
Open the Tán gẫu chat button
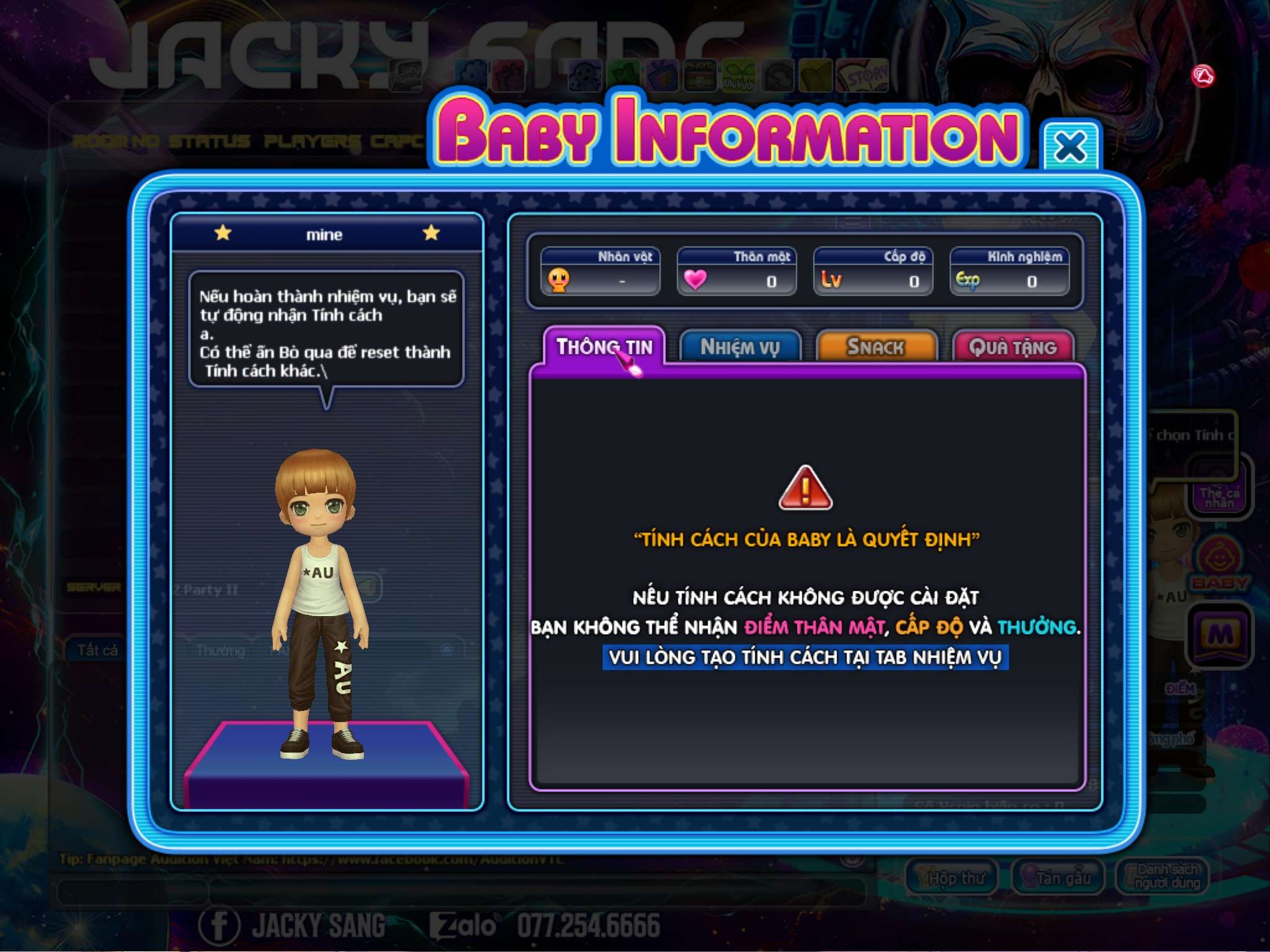tap(1058, 876)
